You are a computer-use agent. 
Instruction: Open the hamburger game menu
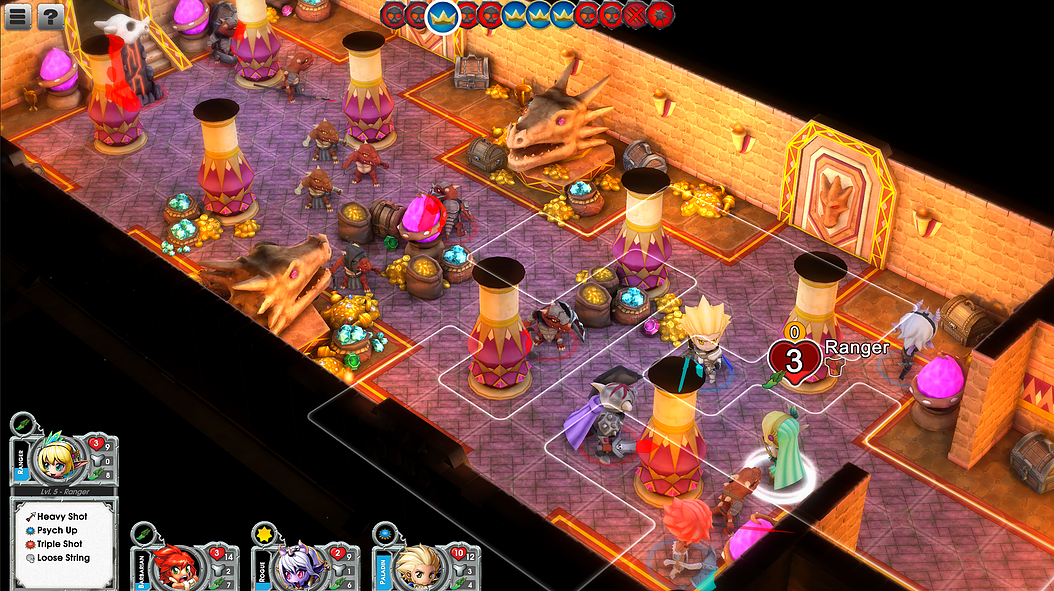tap(20, 16)
